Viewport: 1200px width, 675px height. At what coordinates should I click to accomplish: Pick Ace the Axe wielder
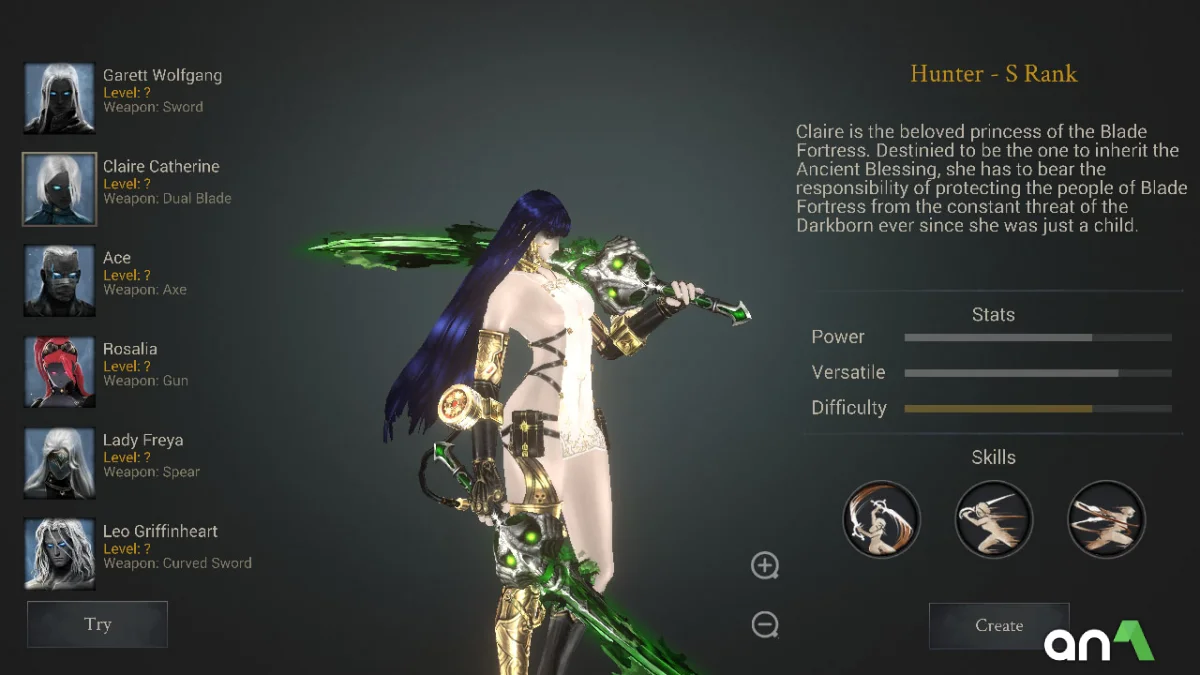click(x=60, y=280)
